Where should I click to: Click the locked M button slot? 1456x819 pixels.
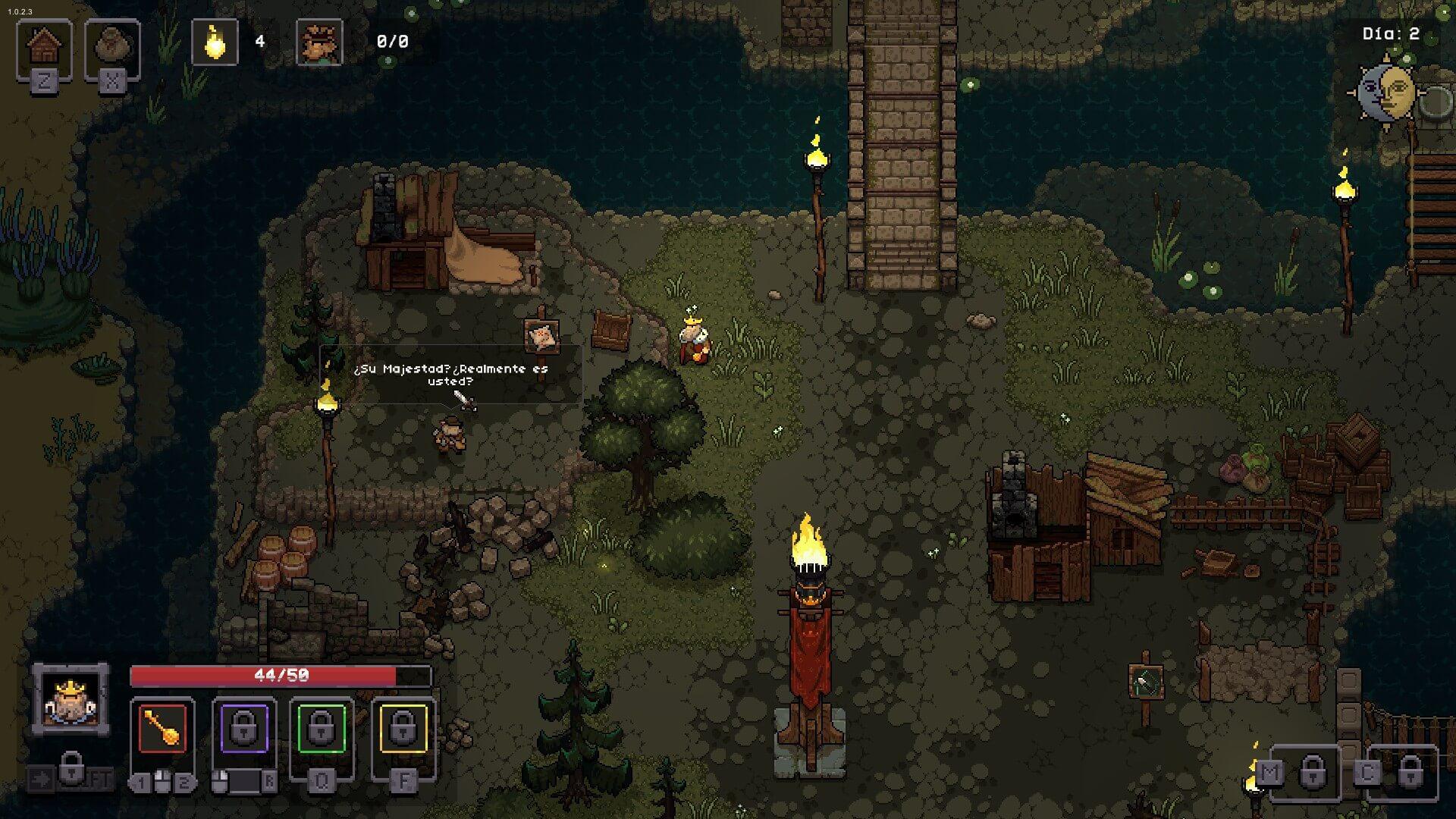[x=1312, y=772]
